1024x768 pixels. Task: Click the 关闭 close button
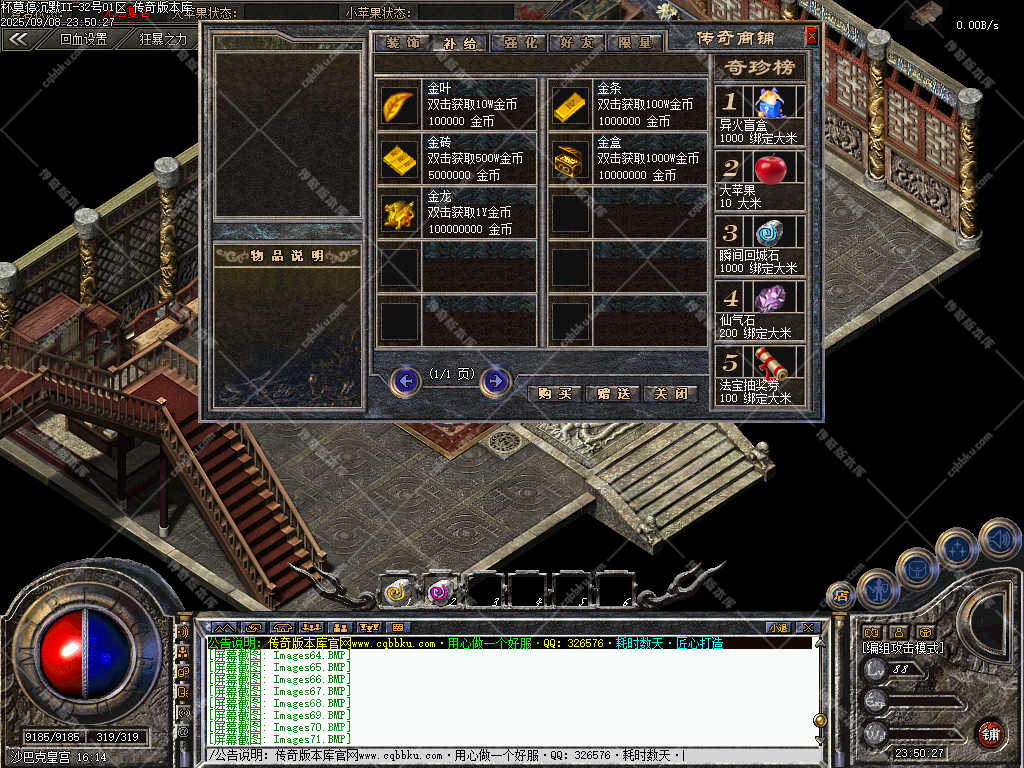click(x=669, y=394)
